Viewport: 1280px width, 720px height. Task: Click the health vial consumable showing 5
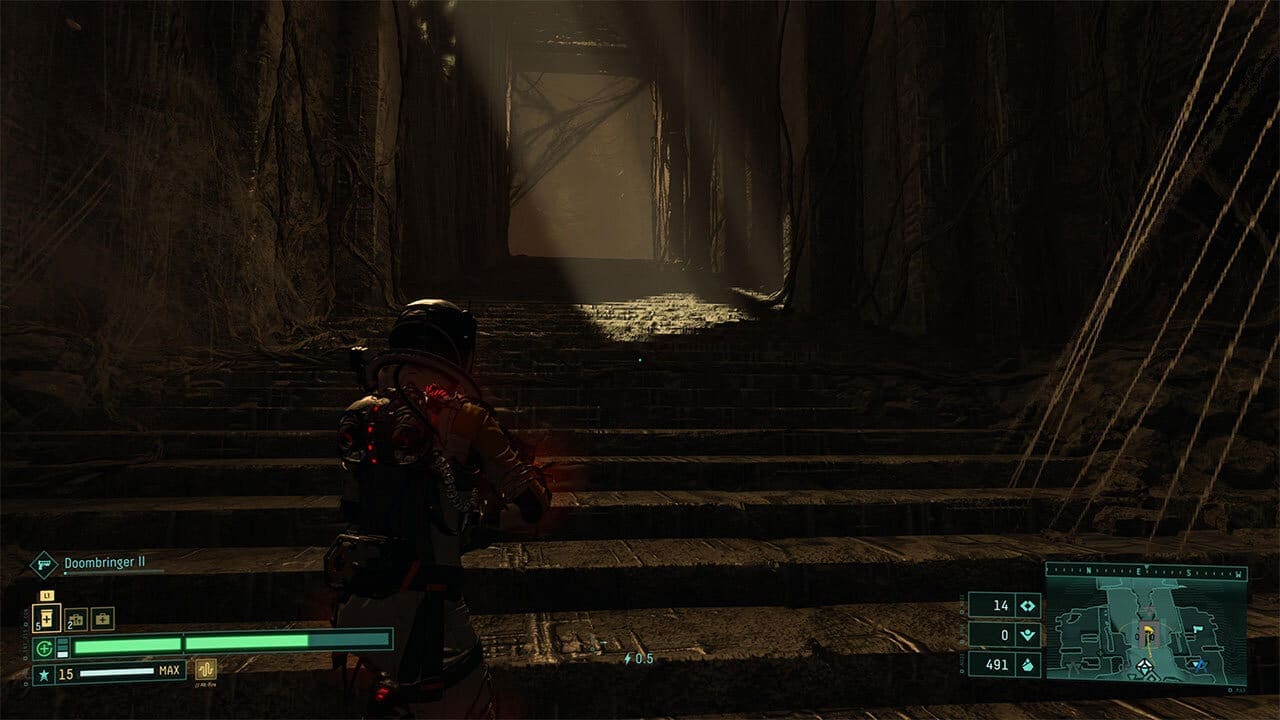[46, 617]
